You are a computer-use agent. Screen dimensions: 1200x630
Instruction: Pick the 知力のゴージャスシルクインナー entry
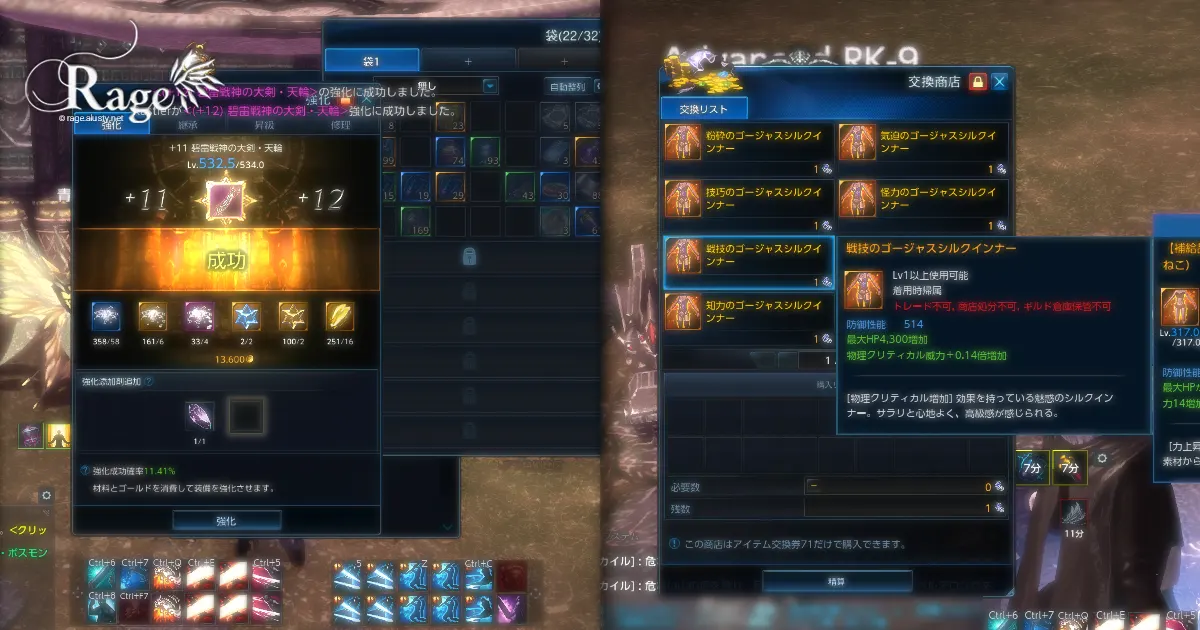[x=748, y=318]
